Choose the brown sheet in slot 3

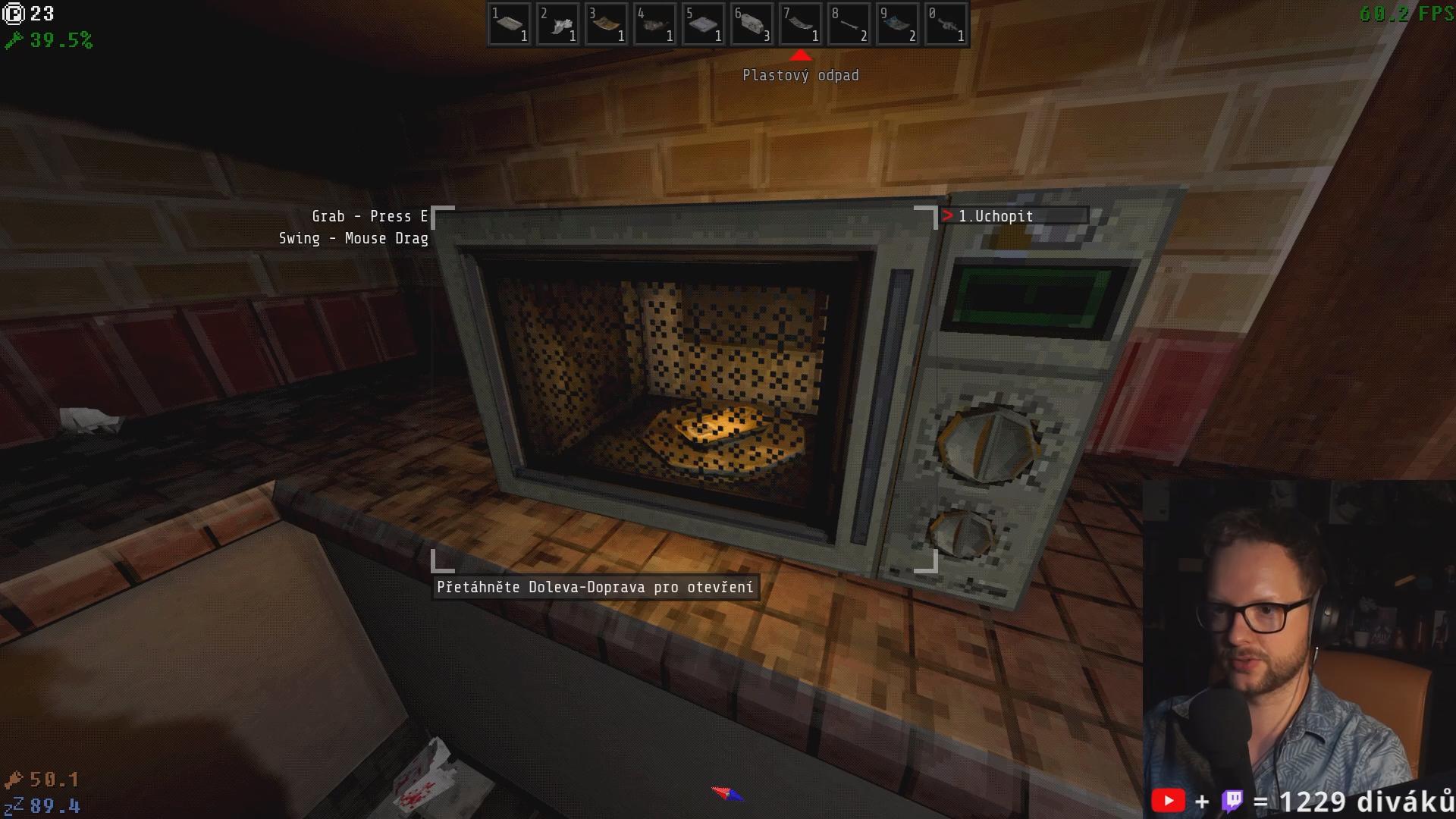tap(607, 25)
